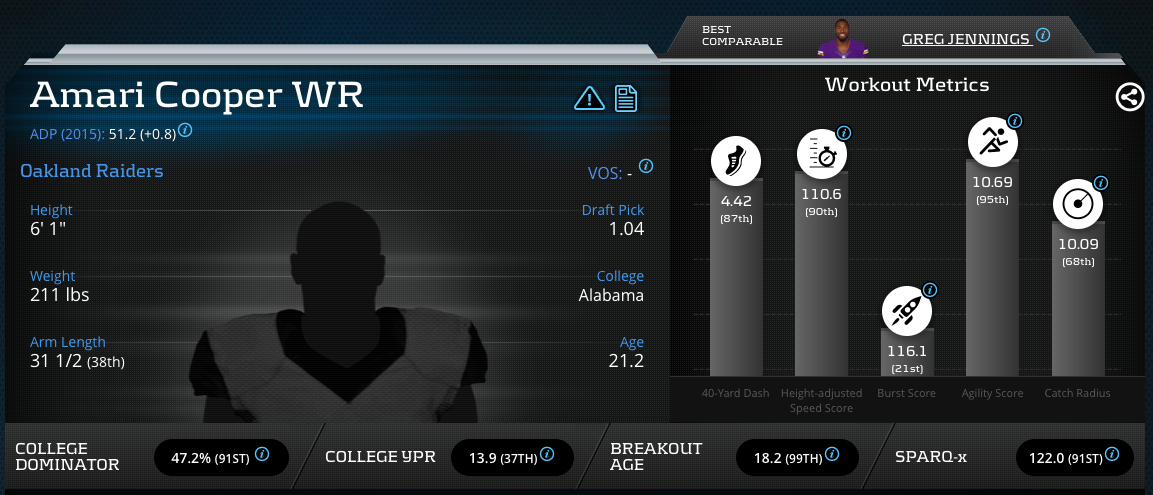Show info for Catch Radius metric
This screenshot has height=495, width=1153.
pyautogui.click(x=1101, y=183)
